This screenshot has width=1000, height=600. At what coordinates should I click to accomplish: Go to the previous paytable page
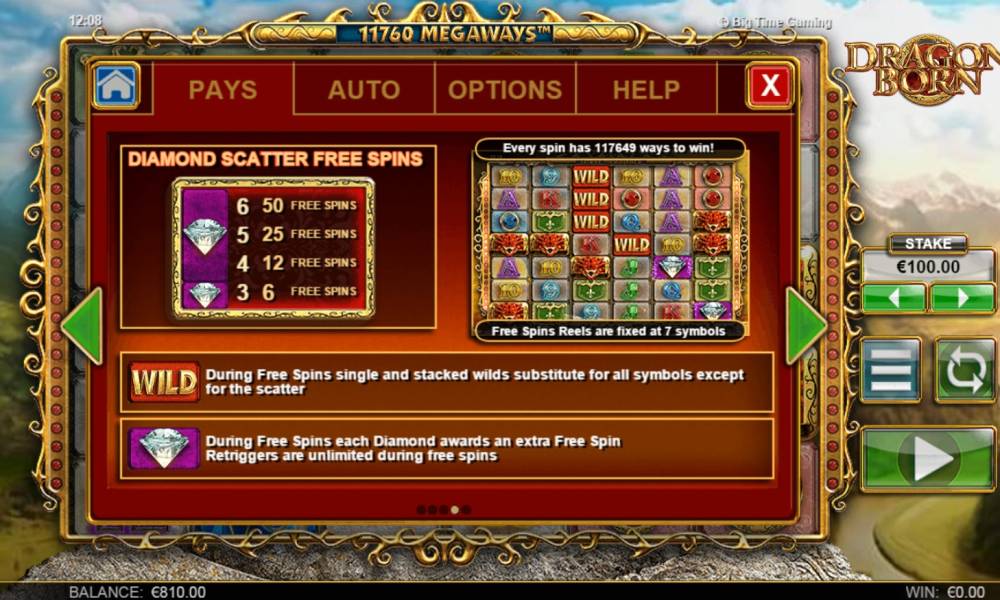click(x=83, y=326)
